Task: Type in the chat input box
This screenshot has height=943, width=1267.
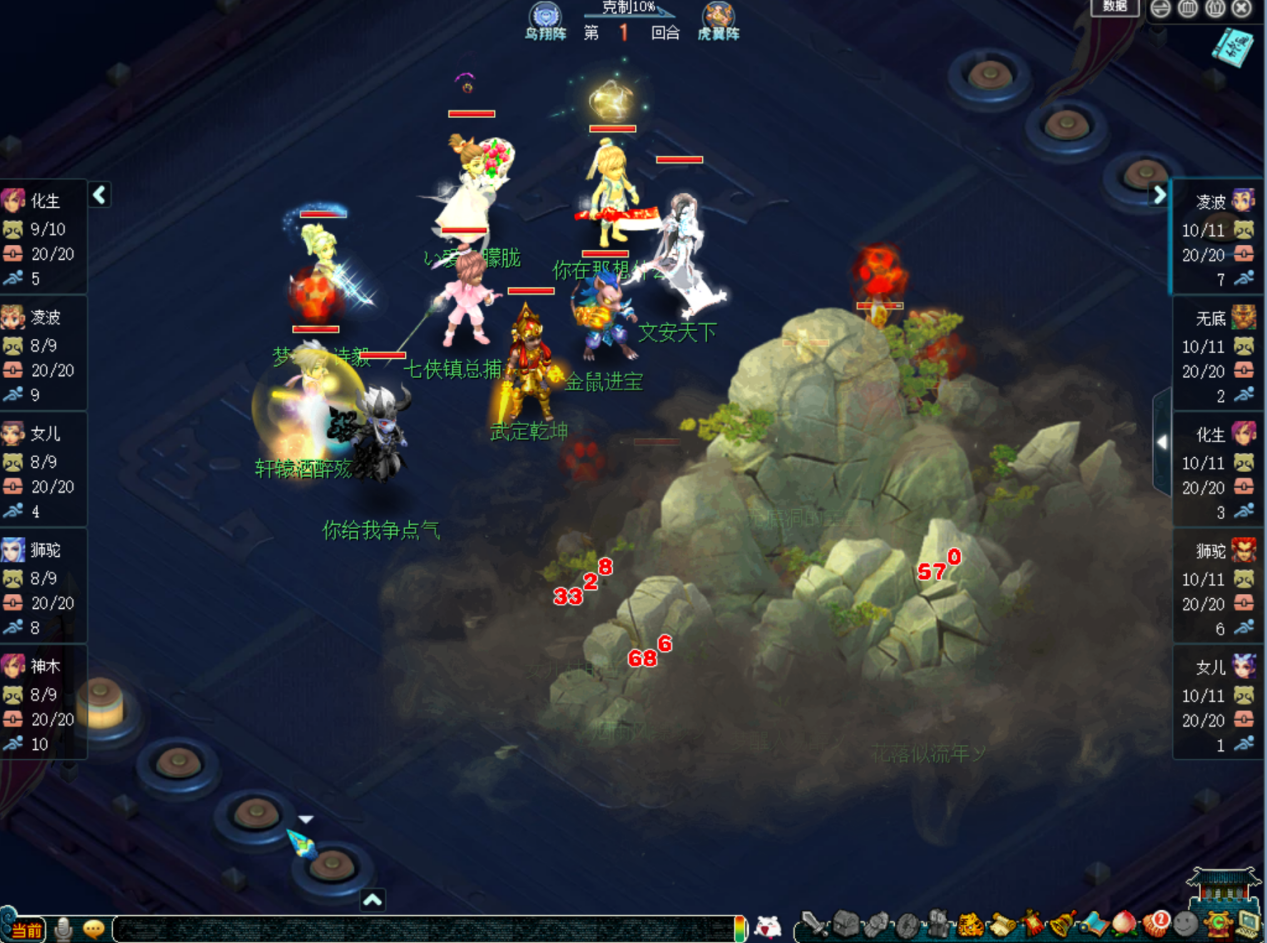Action: click(x=420, y=929)
